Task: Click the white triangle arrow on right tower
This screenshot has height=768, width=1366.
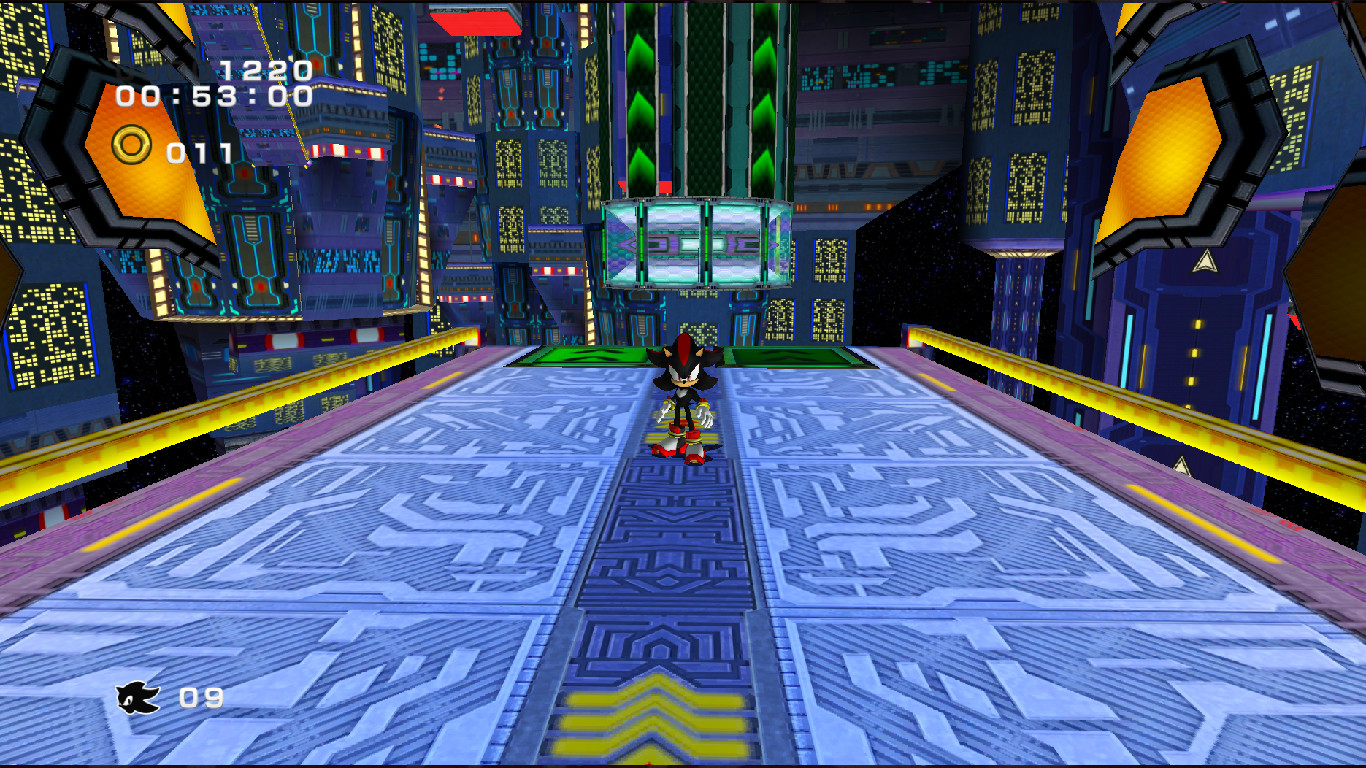Action: 1204,262
